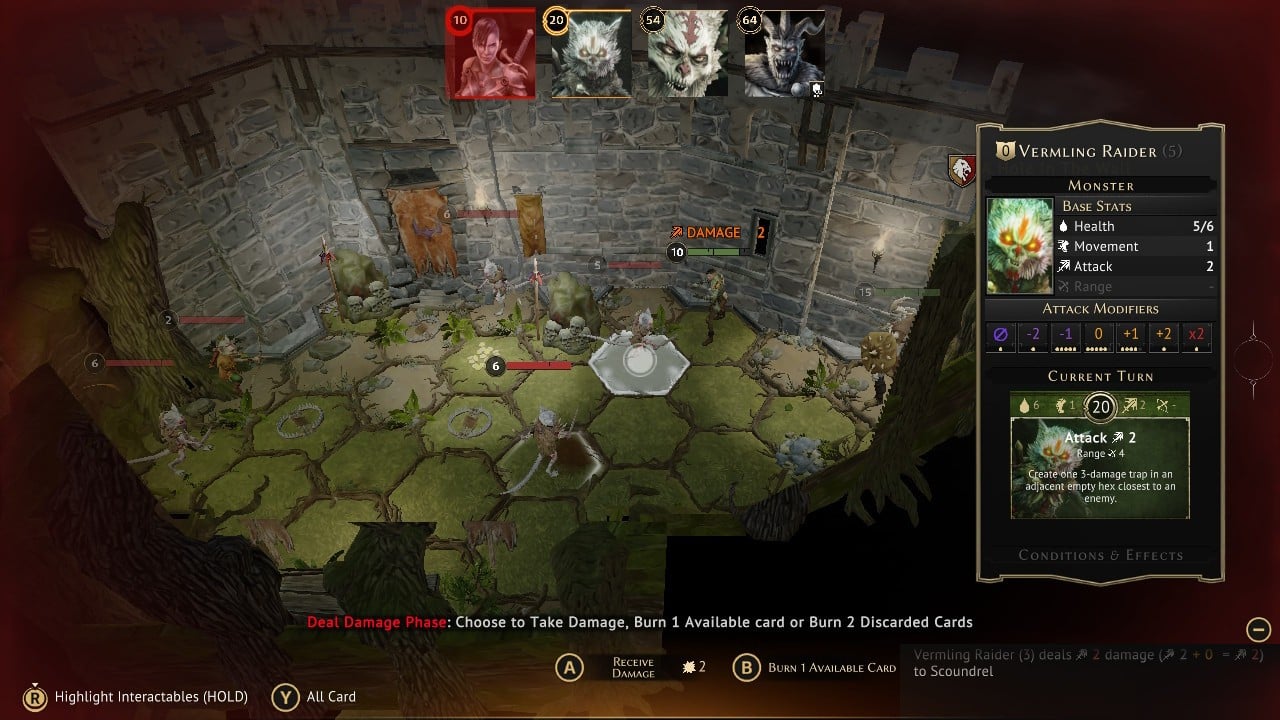Select the initiative 20 Vermling portrait
1280x720 pixels.
(591, 55)
